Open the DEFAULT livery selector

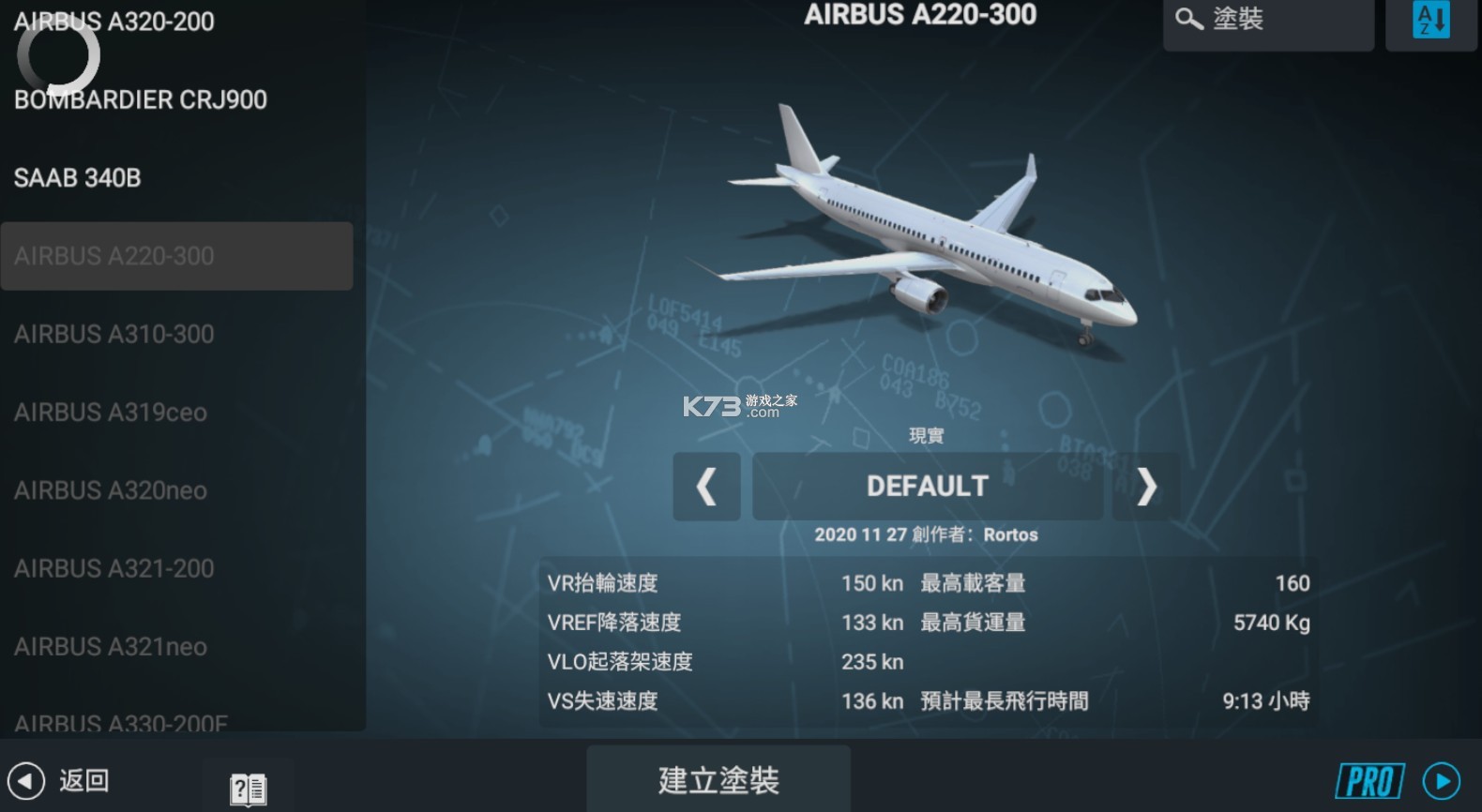927,486
